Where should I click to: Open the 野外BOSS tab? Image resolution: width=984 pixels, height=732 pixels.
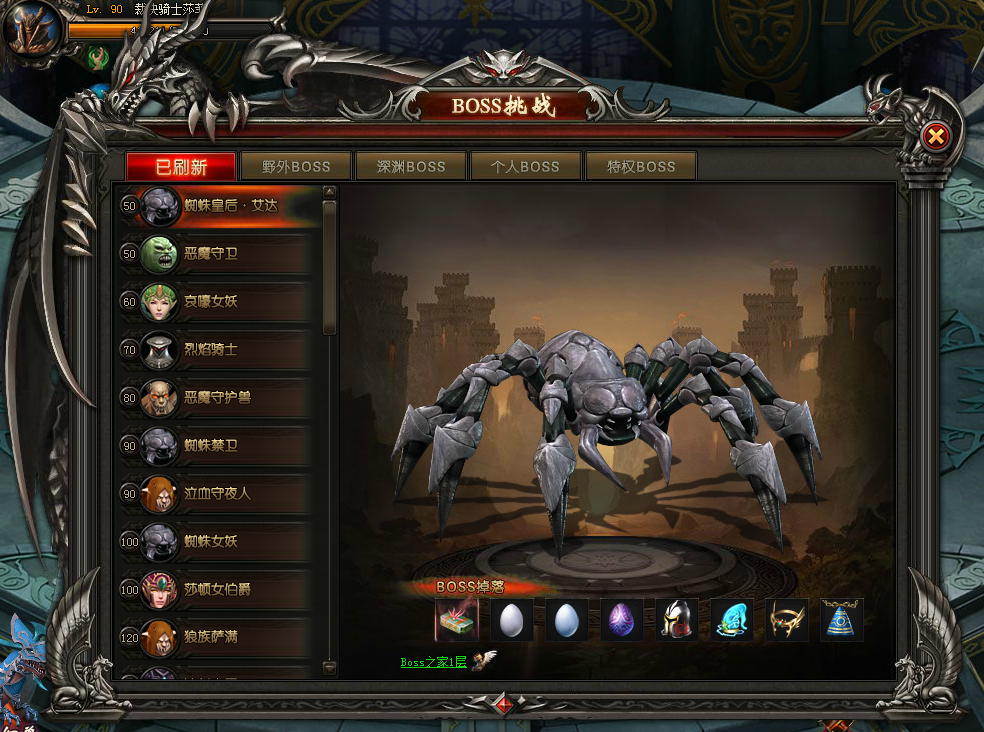coord(296,166)
